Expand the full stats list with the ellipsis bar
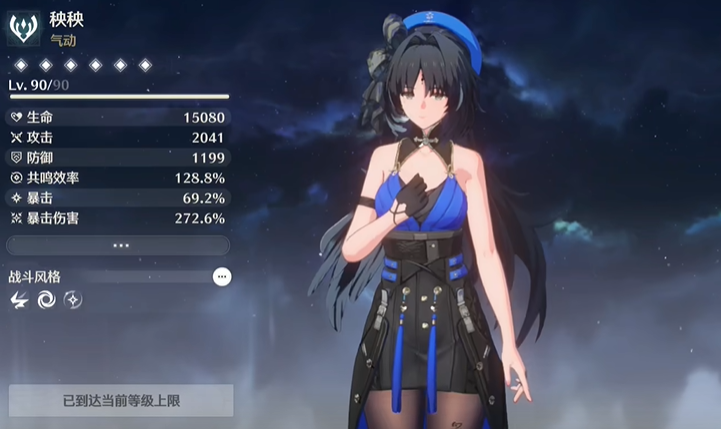Viewport: 721px width, 429px height. point(121,244)
